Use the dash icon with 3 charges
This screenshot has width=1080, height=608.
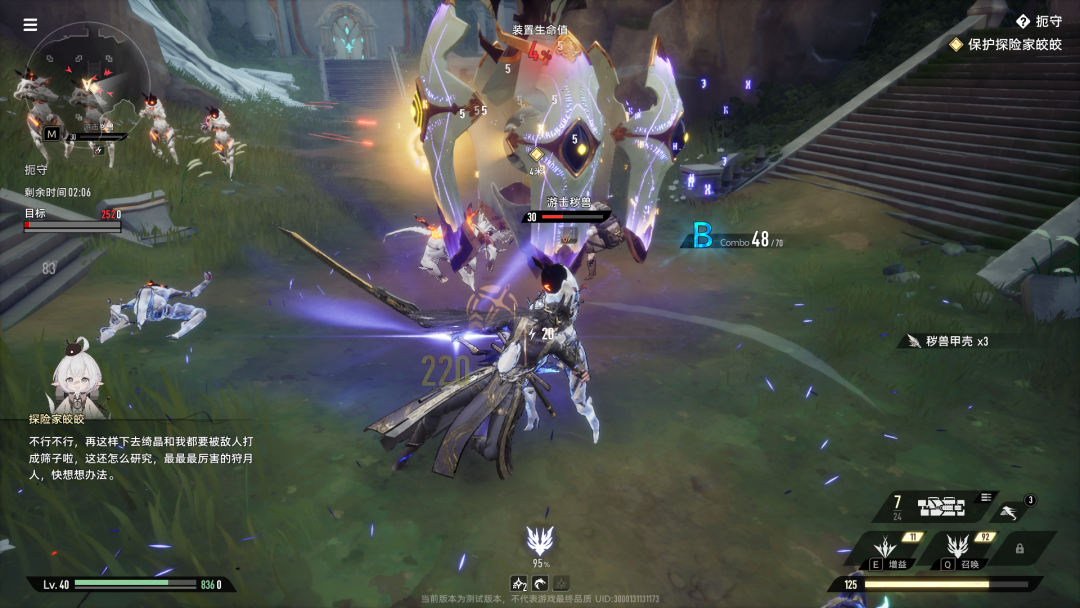pyautogui.click(x=1011, y=512)
